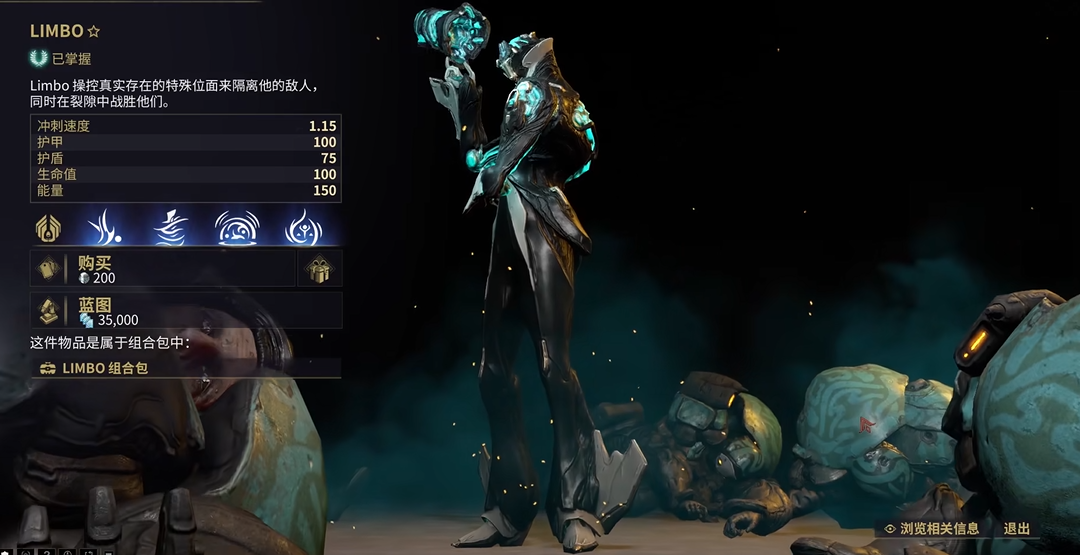
Task: View the Rift Surge ability icon
Action: (234, 227)
